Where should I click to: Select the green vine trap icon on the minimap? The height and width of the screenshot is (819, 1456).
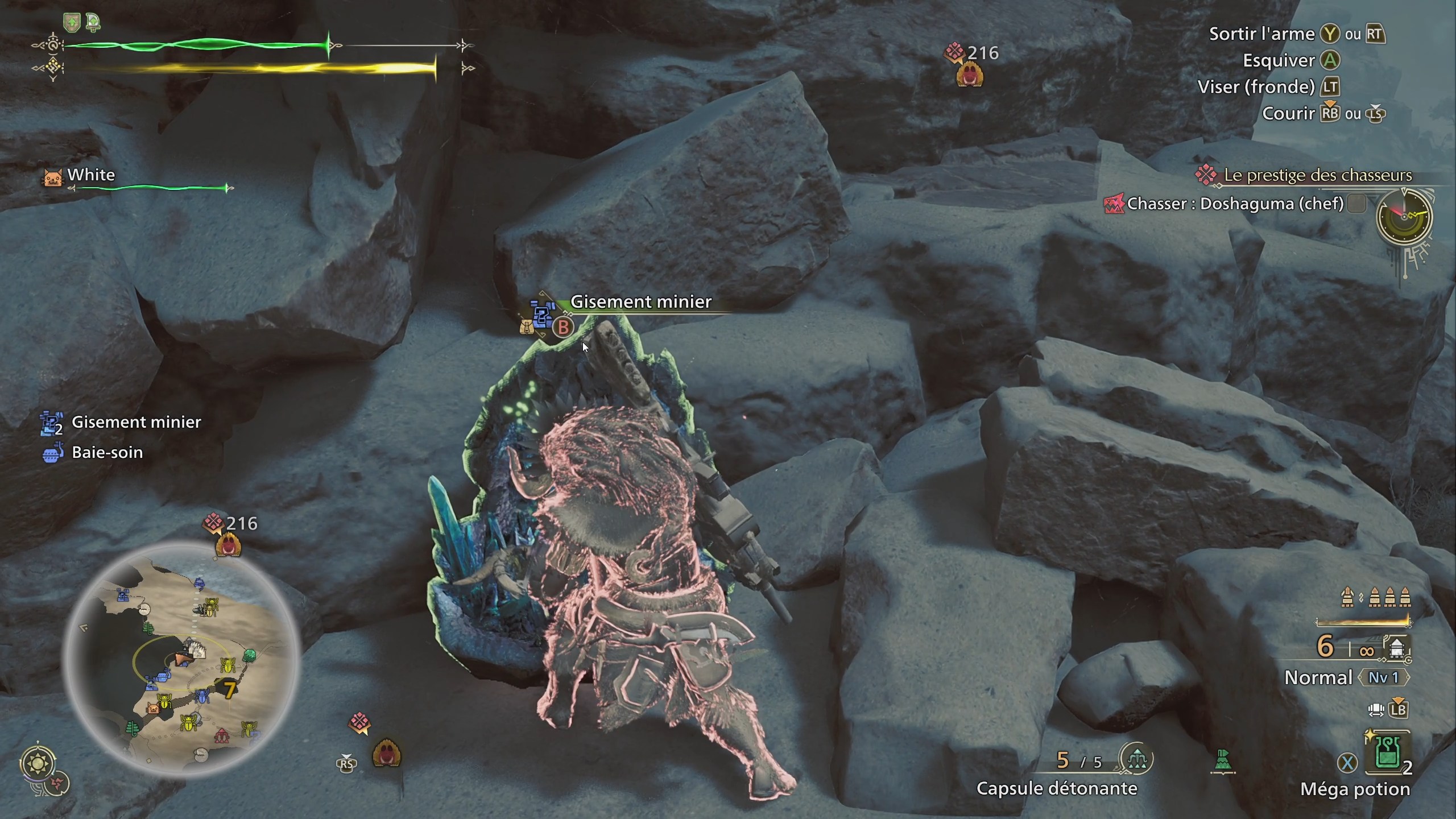149,629
